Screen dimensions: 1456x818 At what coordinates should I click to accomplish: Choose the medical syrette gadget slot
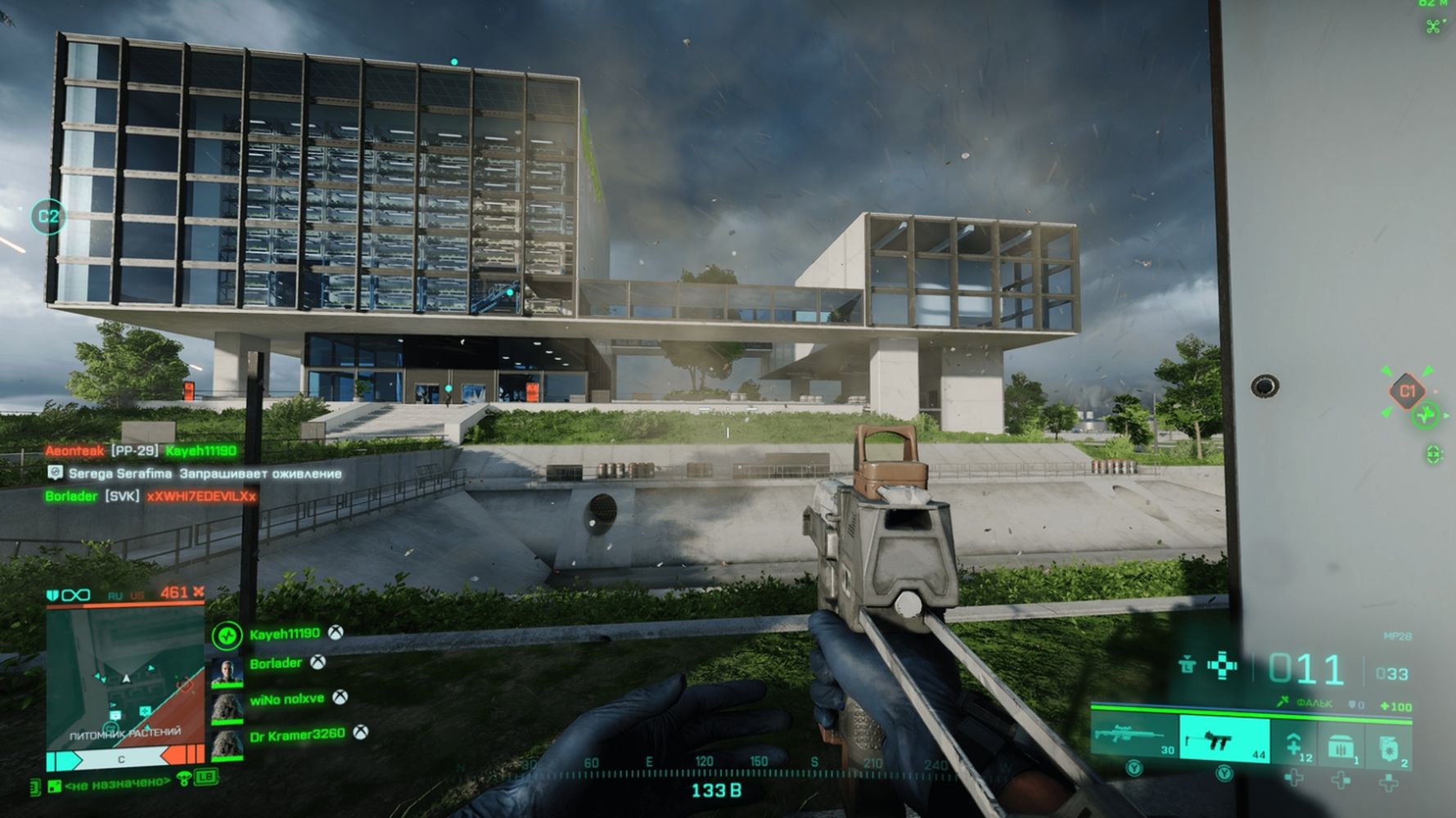pyautogui.click(x=1294, y=744)
